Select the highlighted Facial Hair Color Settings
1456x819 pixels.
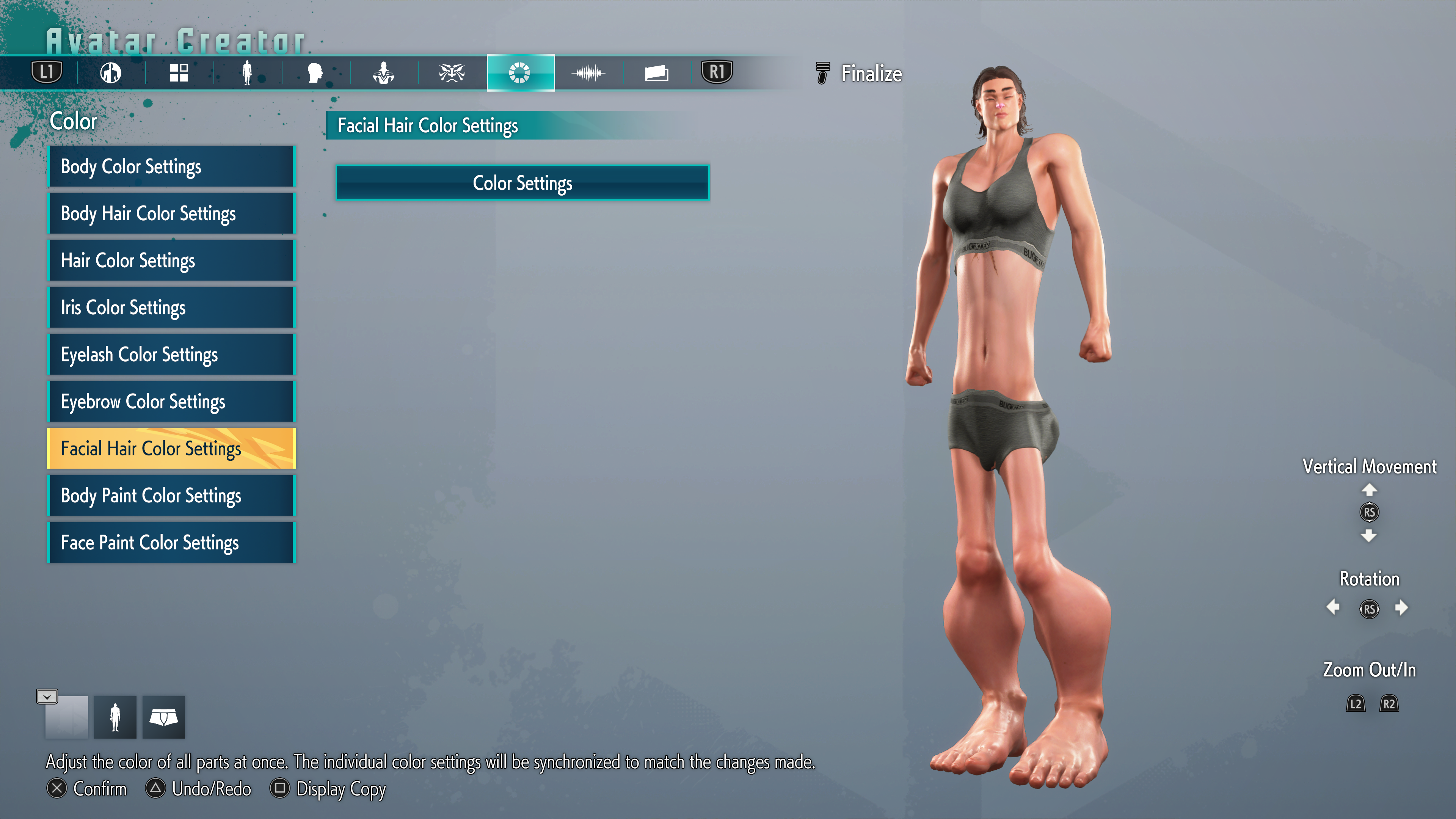(x=171, y=448)
